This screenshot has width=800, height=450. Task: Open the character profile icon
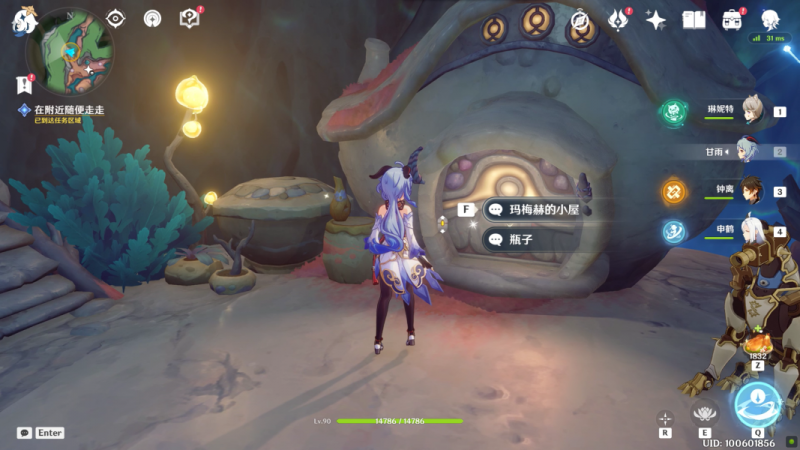(770, 19)
